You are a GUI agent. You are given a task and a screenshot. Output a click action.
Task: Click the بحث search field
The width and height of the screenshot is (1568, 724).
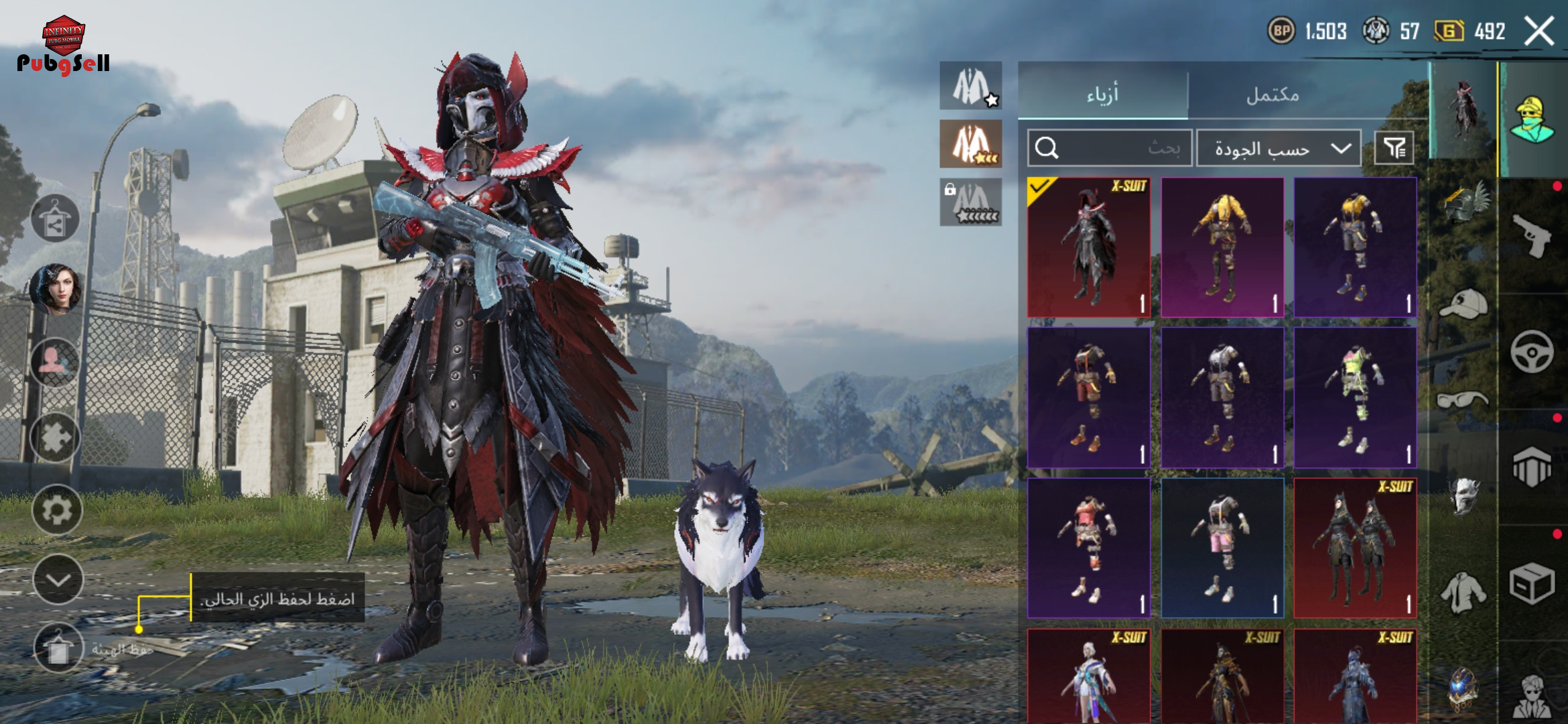point(1110,148)
